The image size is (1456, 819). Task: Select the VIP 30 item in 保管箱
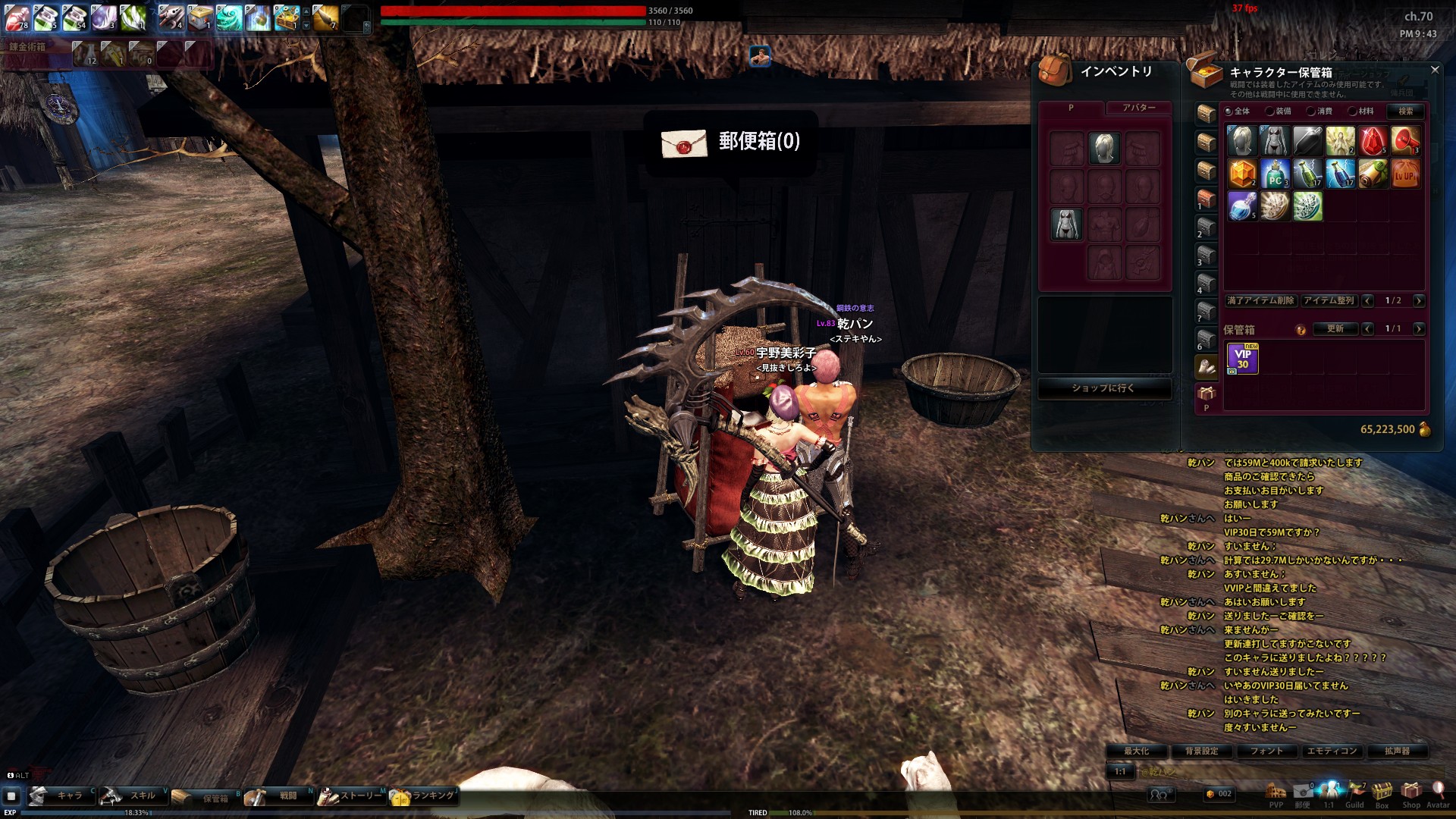pyautogui.click(x=1242, y=359)
